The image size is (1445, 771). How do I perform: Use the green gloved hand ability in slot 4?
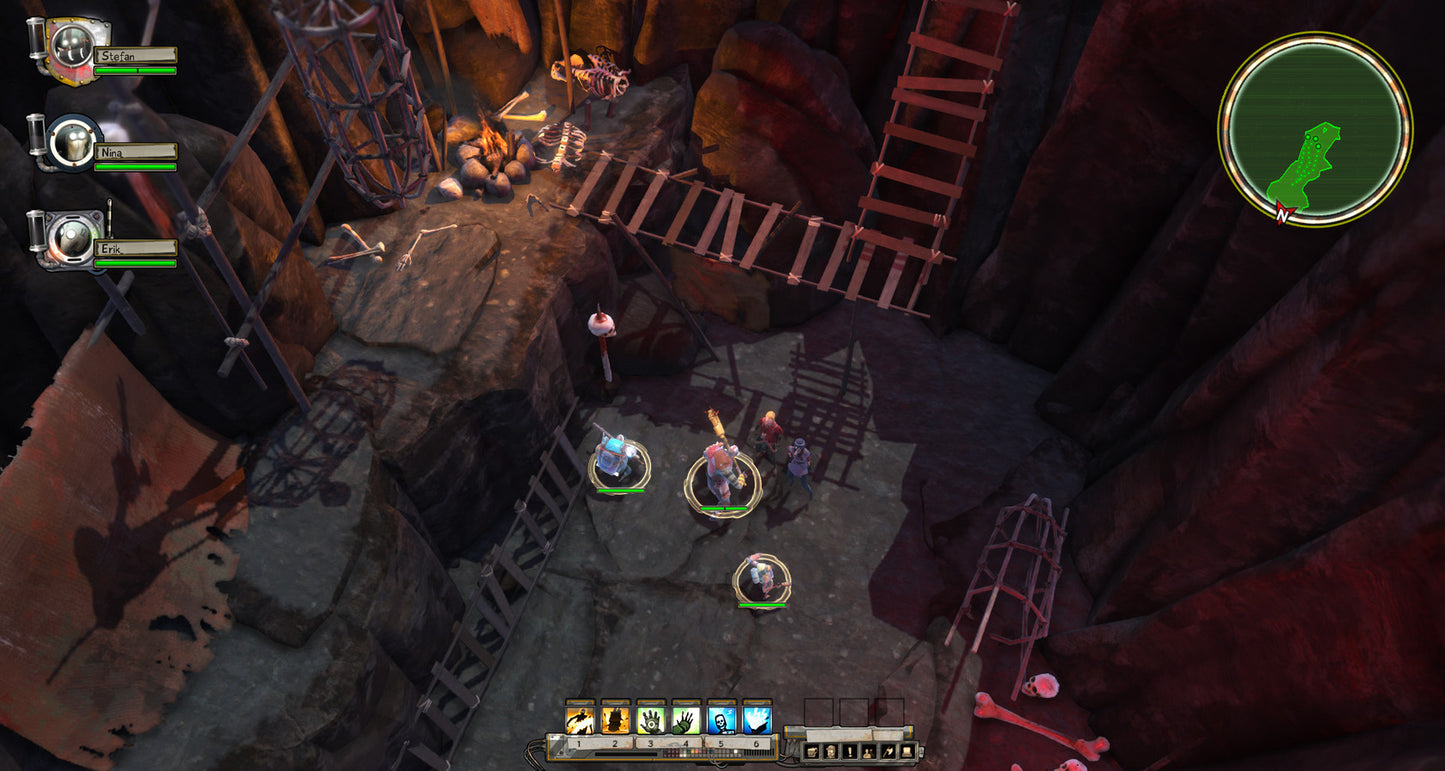point(686,720)
